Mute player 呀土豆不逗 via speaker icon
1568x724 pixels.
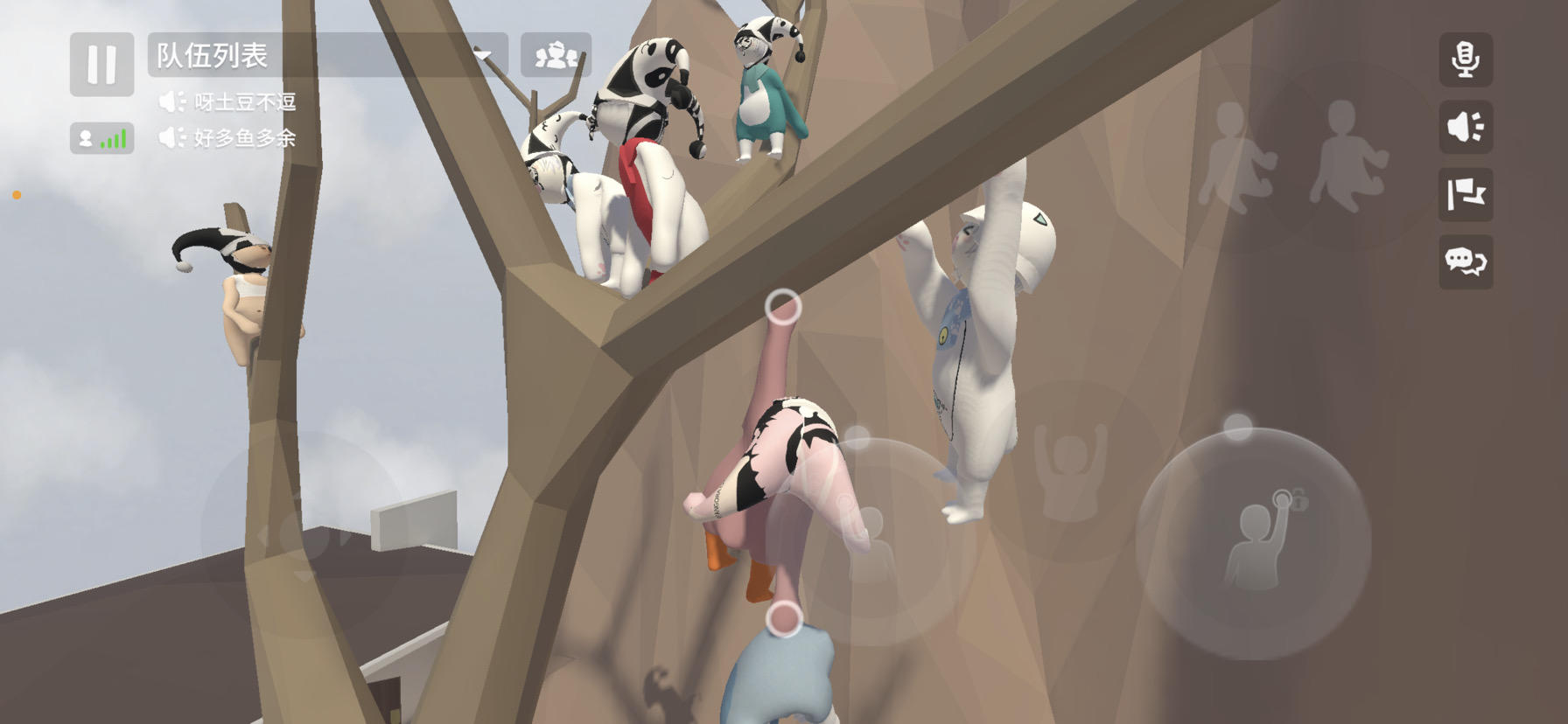click(x=170, y=102)
